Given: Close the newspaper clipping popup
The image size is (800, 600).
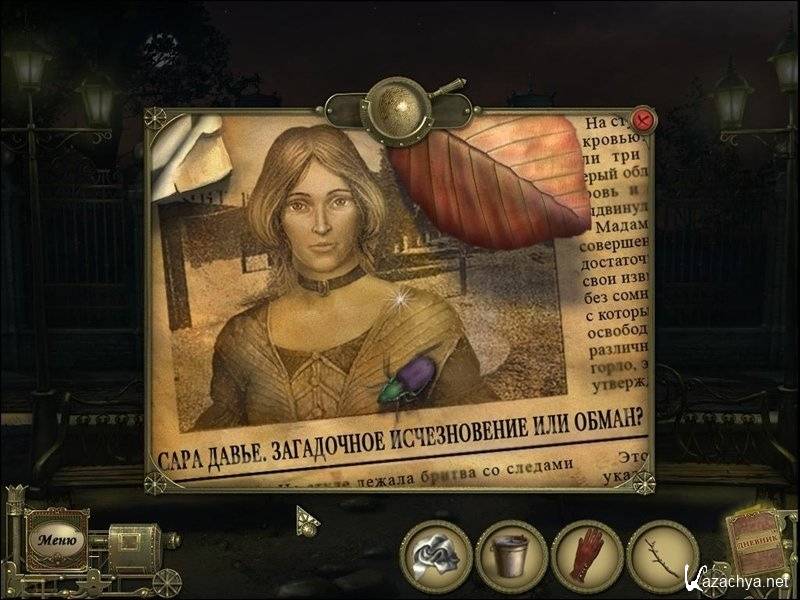Looking at the screenshot, I should tap(643, 120).
